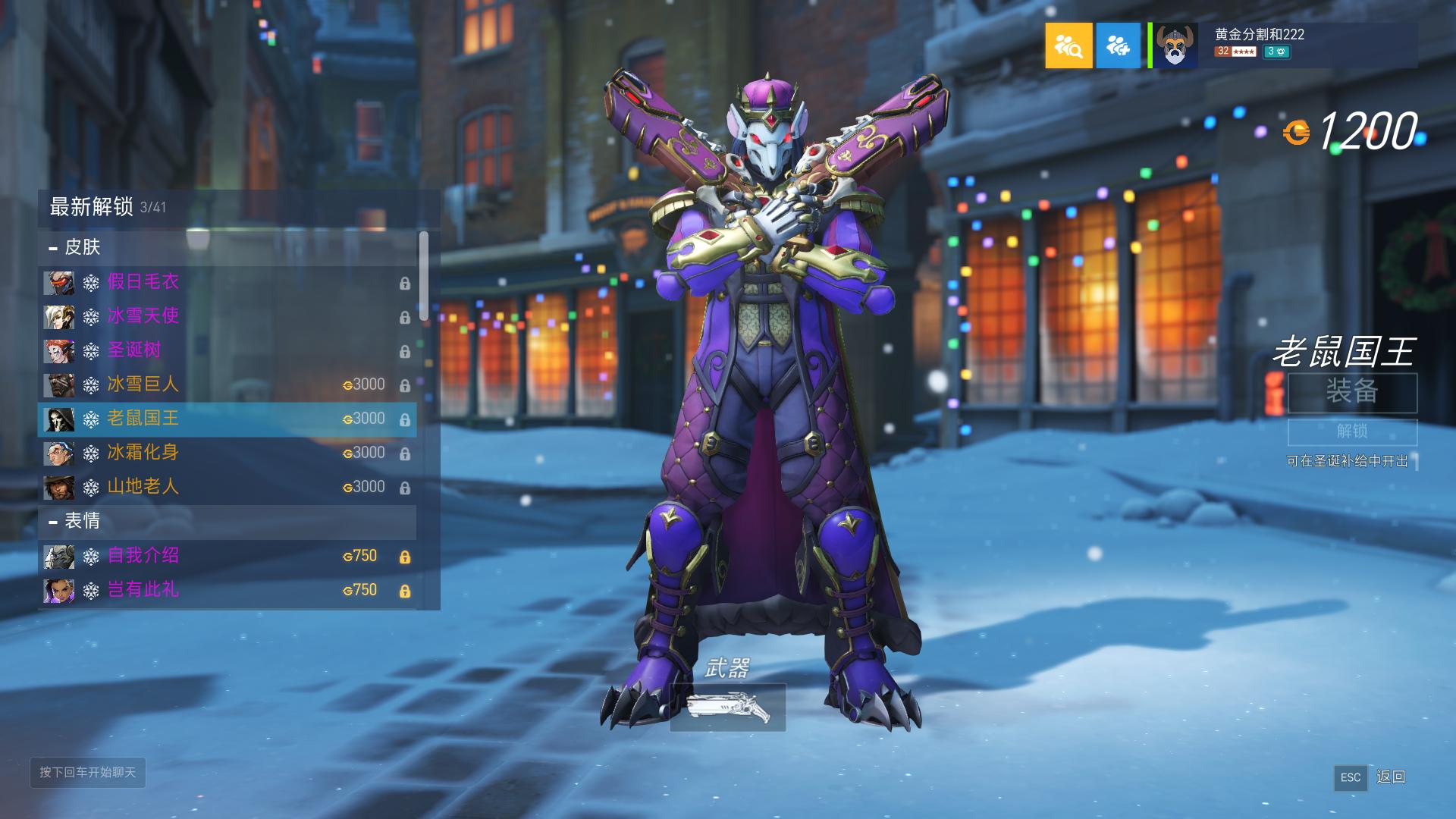Pick the 冰雪巨人 skin row

point(226,384)
